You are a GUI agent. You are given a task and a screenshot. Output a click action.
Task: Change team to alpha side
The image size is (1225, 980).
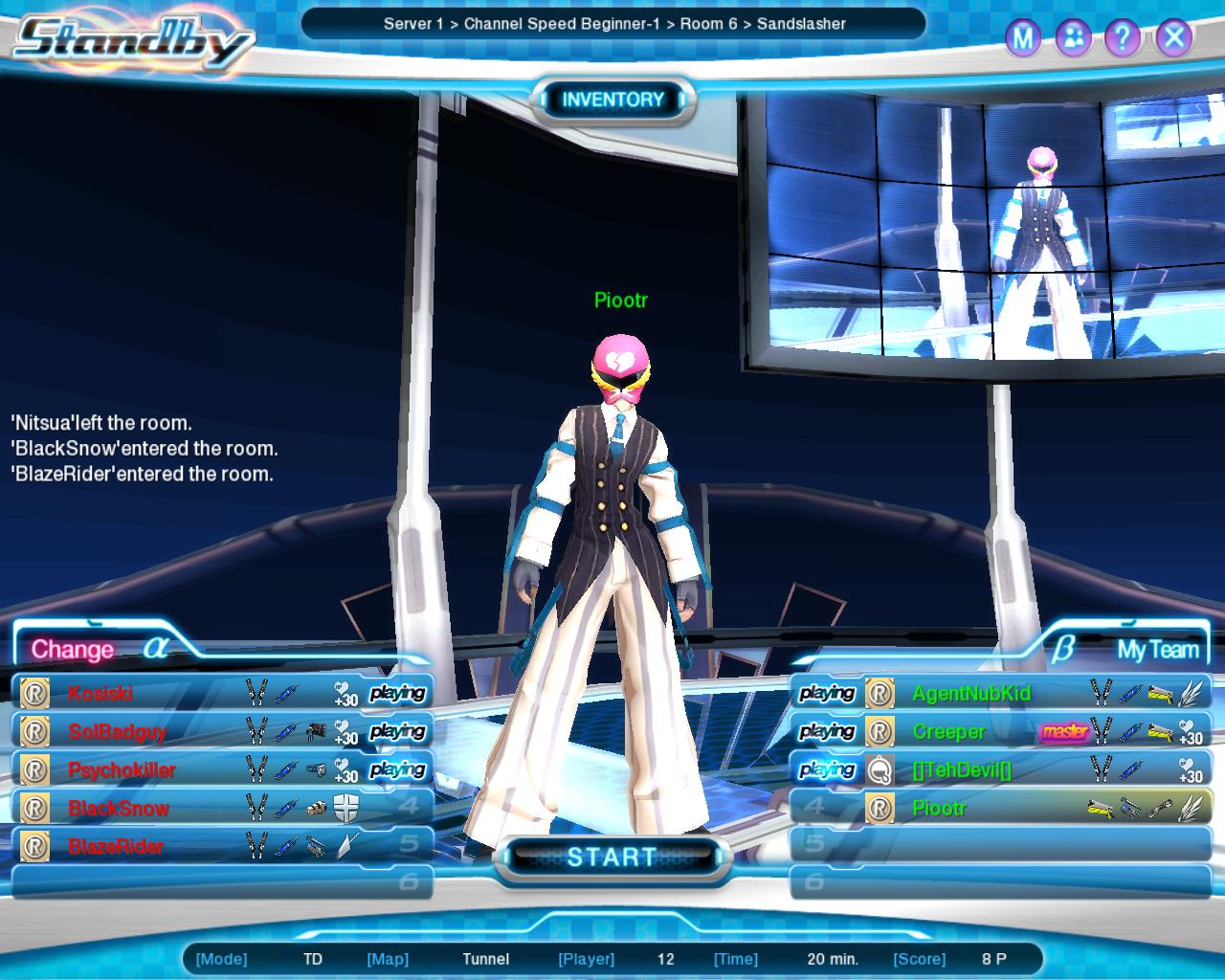click(x=73, y=649)
